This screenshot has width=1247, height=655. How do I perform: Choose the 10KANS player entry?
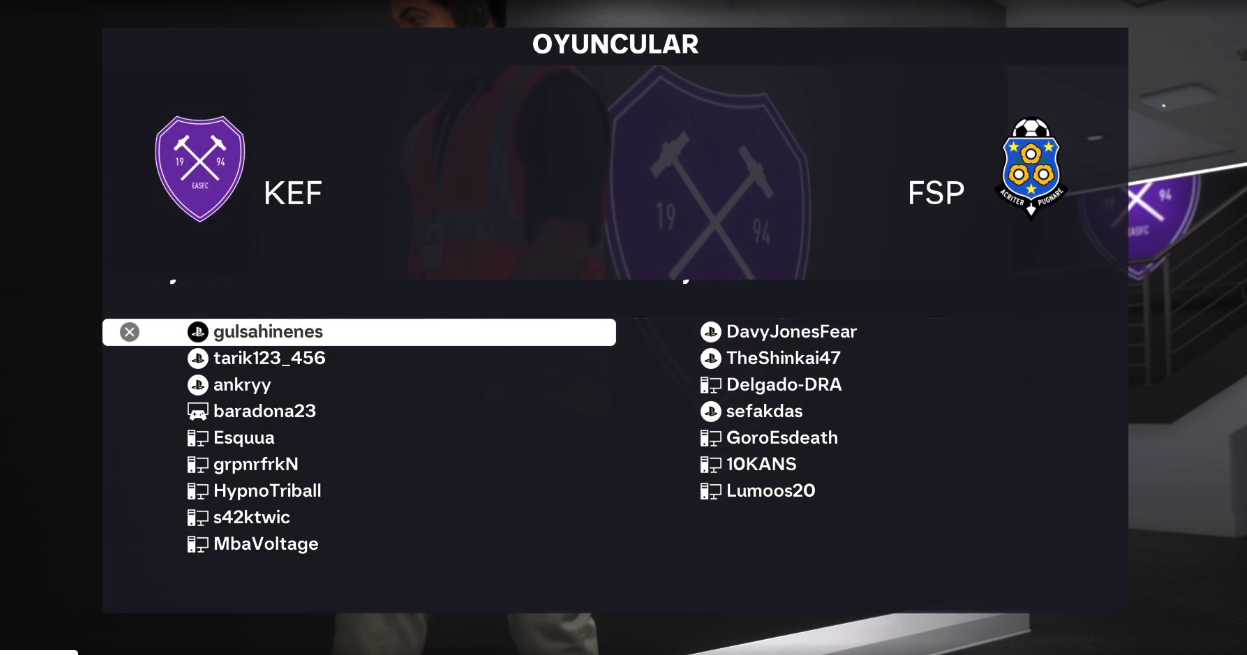pyautogui.click(x=761, y=464)
